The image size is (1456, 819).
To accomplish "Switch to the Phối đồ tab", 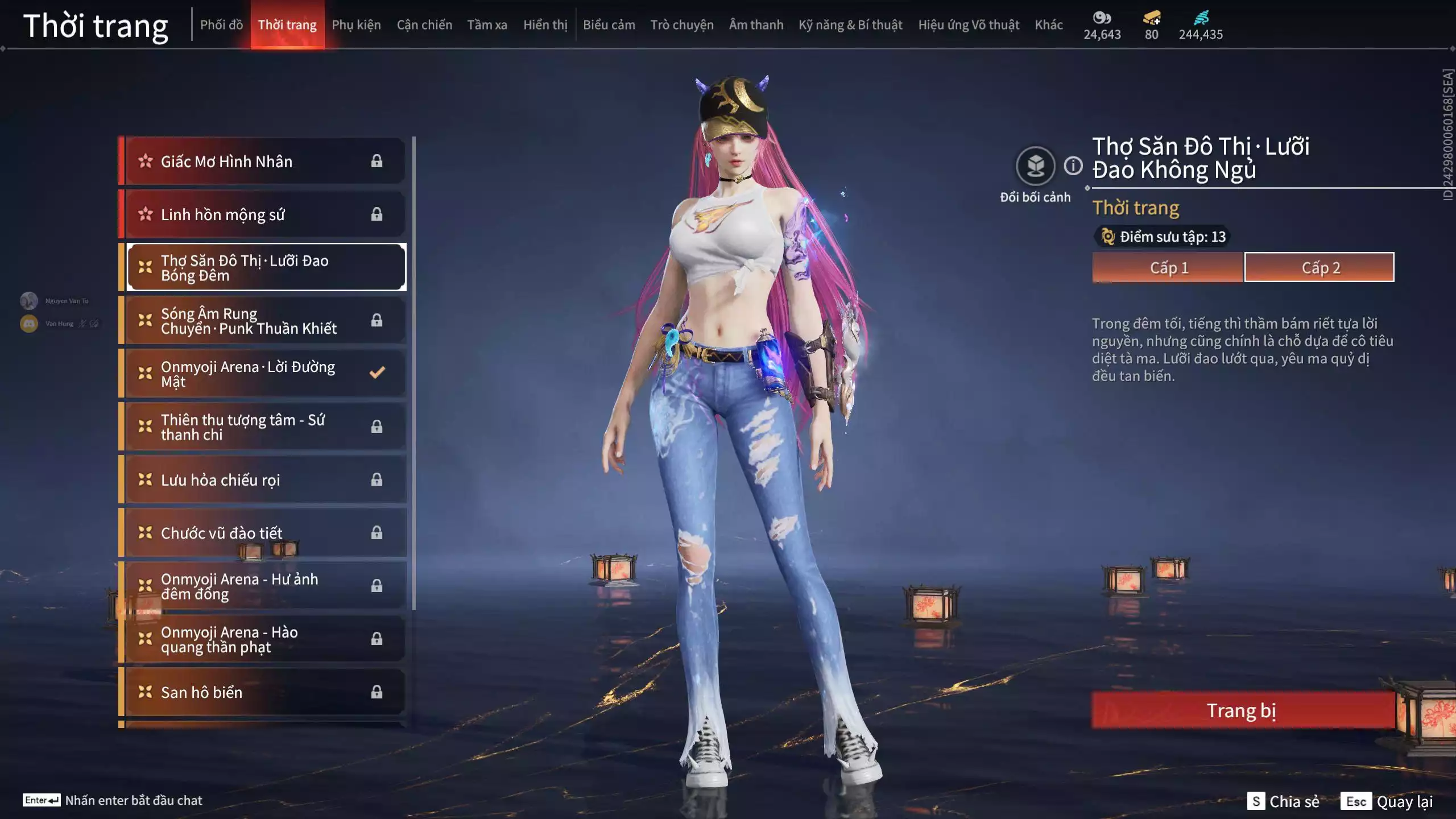I will [x=221, y=25].
